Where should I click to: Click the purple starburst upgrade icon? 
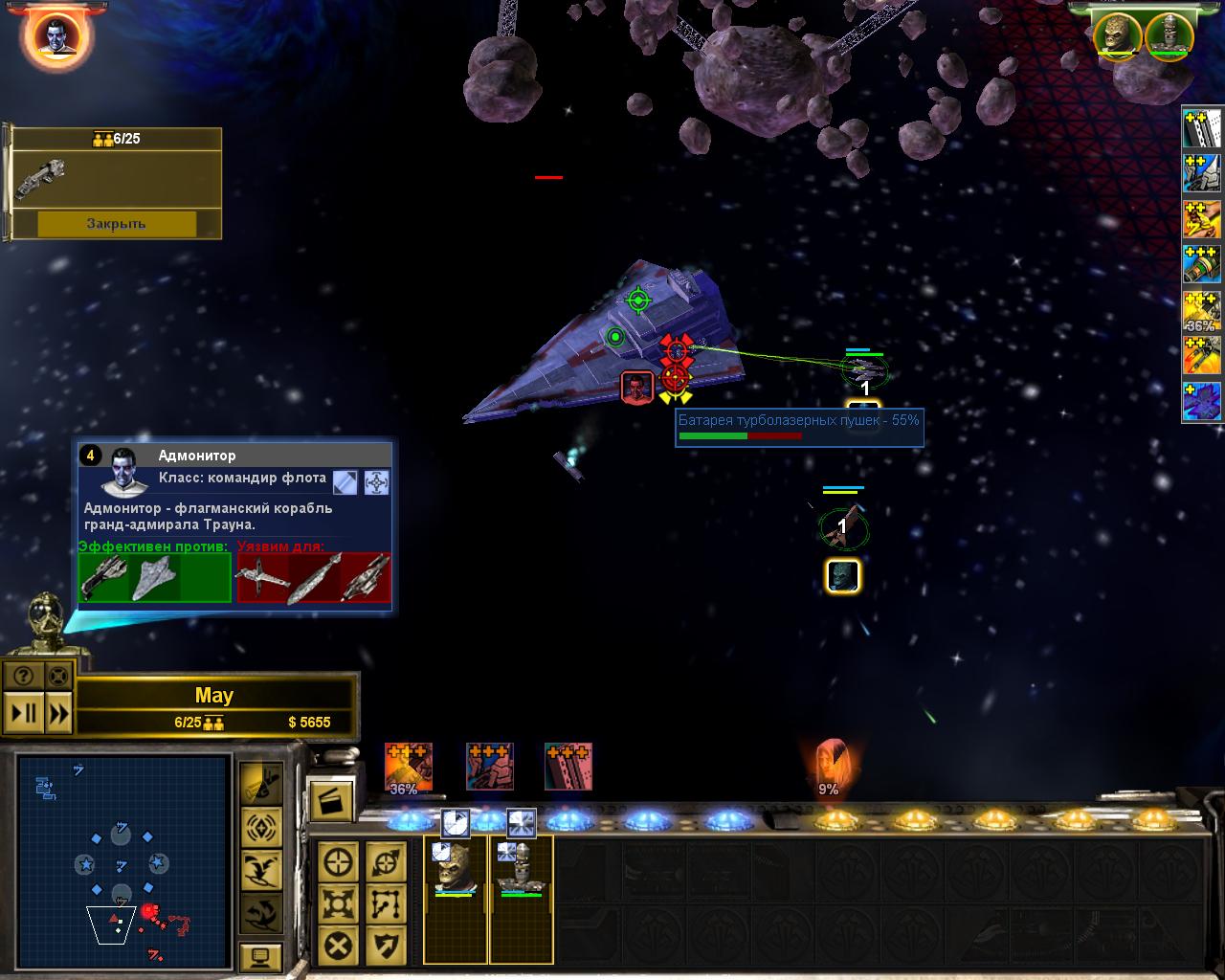point(1202,401)
